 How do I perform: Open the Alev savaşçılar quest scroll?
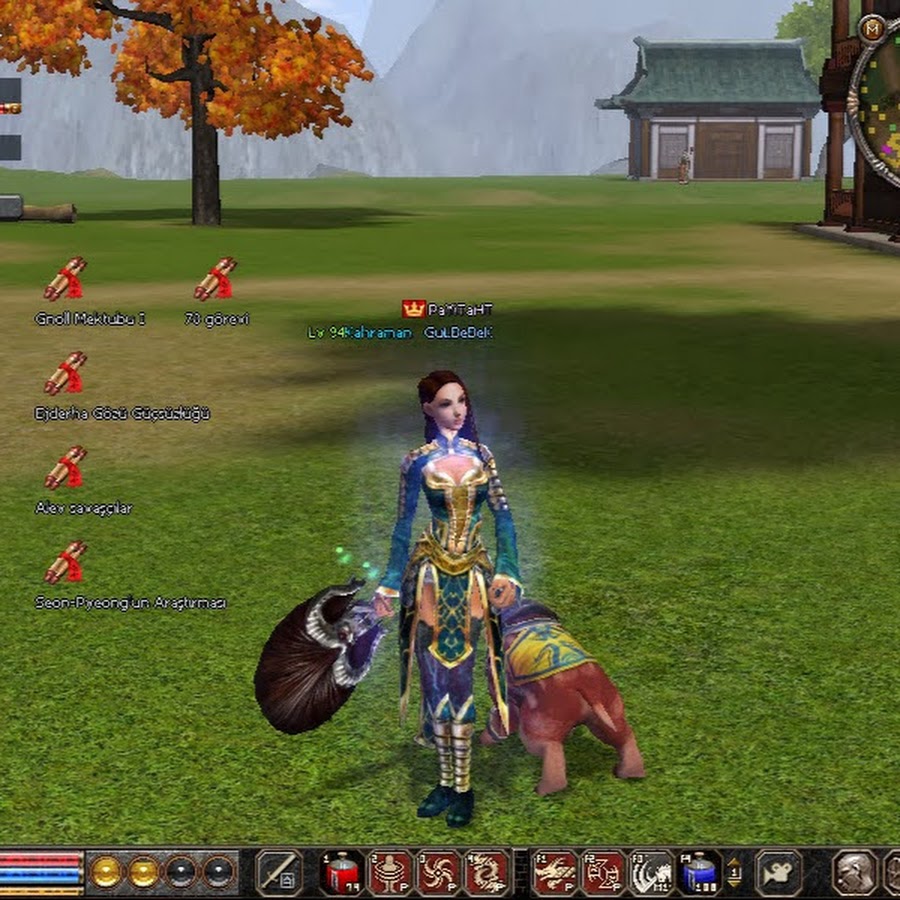coord(65,468)
